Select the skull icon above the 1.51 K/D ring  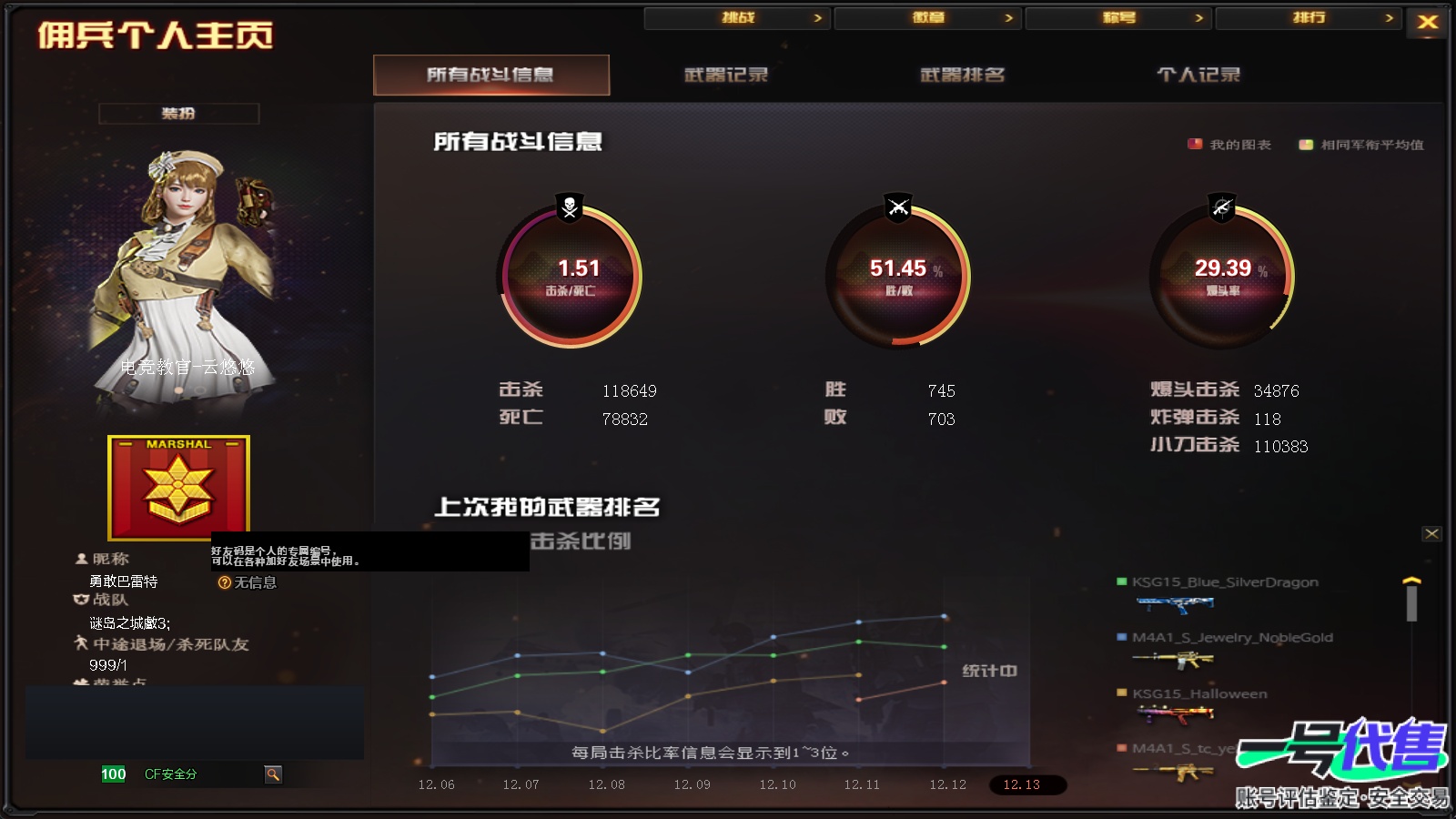point(568,207)
